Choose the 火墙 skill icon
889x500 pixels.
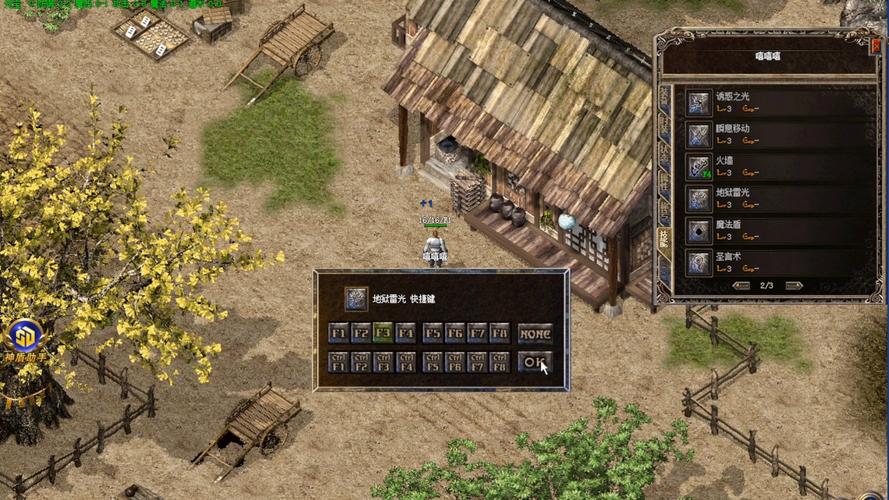coord(698,167)
